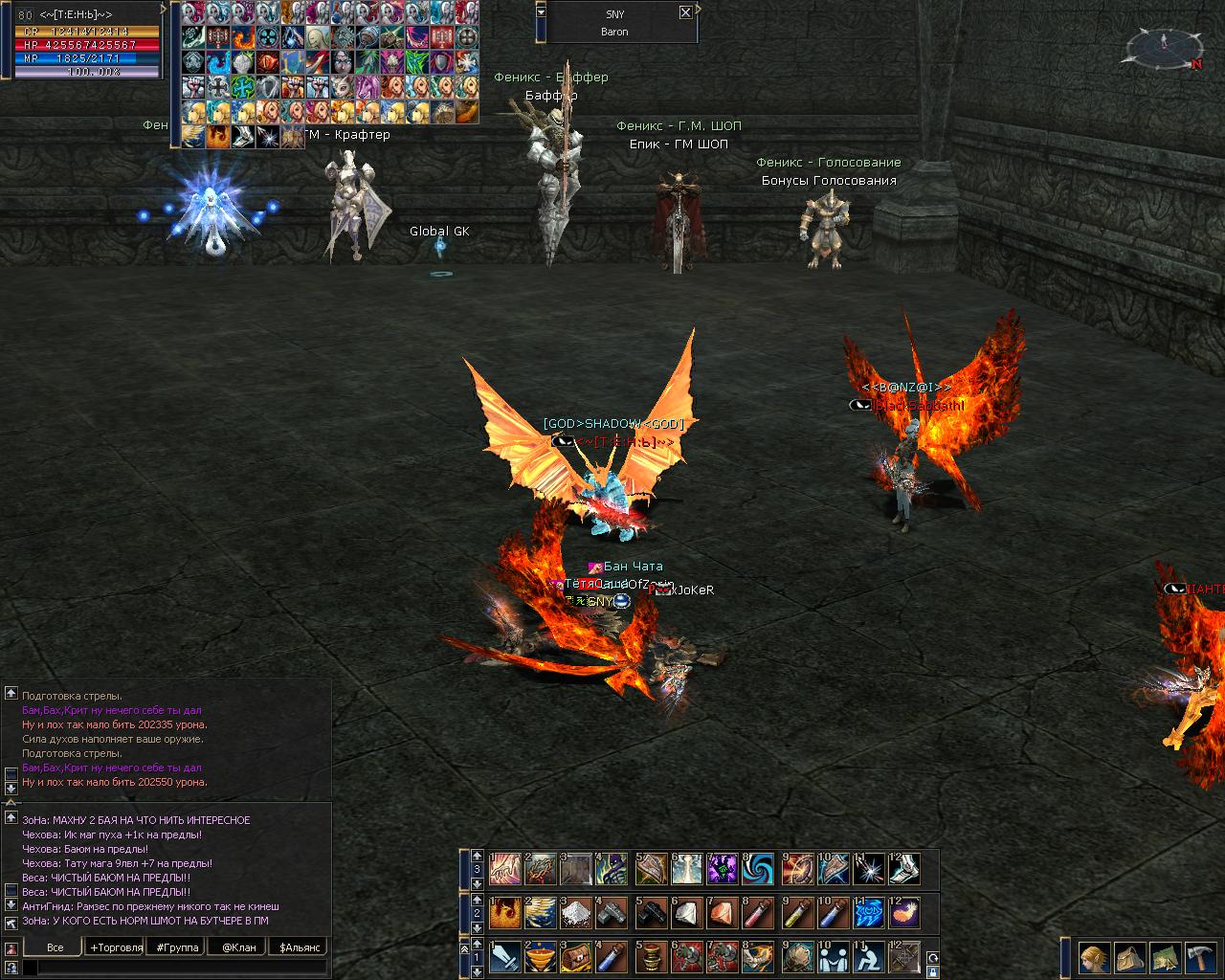The height and width of the screenshot is (980, 1225).
Task: Open the inventory bag icon
Action: tap(1130, 957)
